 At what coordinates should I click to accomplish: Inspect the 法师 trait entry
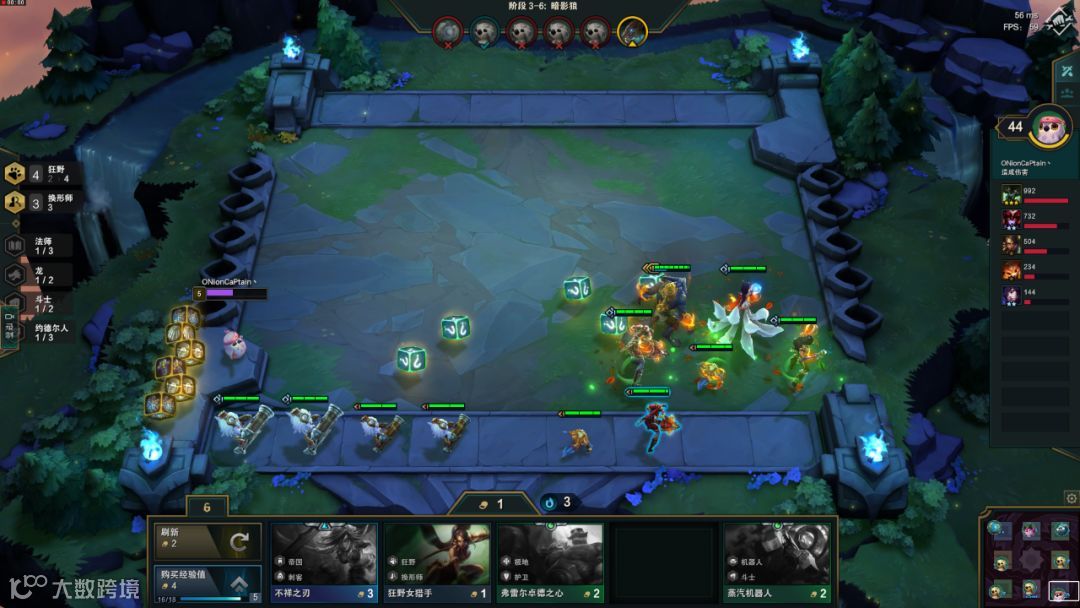click(x=42, y=245)
